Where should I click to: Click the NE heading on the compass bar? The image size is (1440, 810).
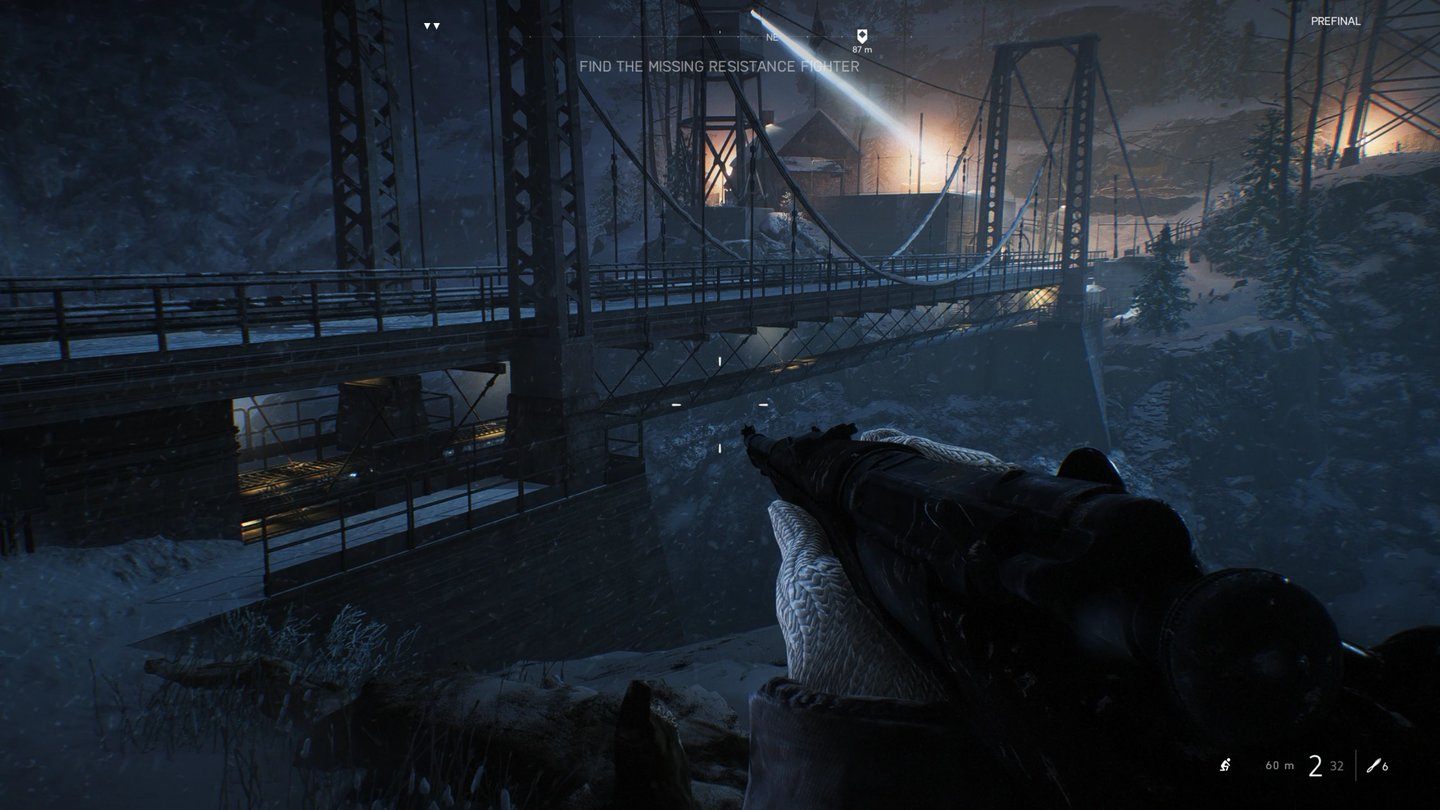pos(771,37)
